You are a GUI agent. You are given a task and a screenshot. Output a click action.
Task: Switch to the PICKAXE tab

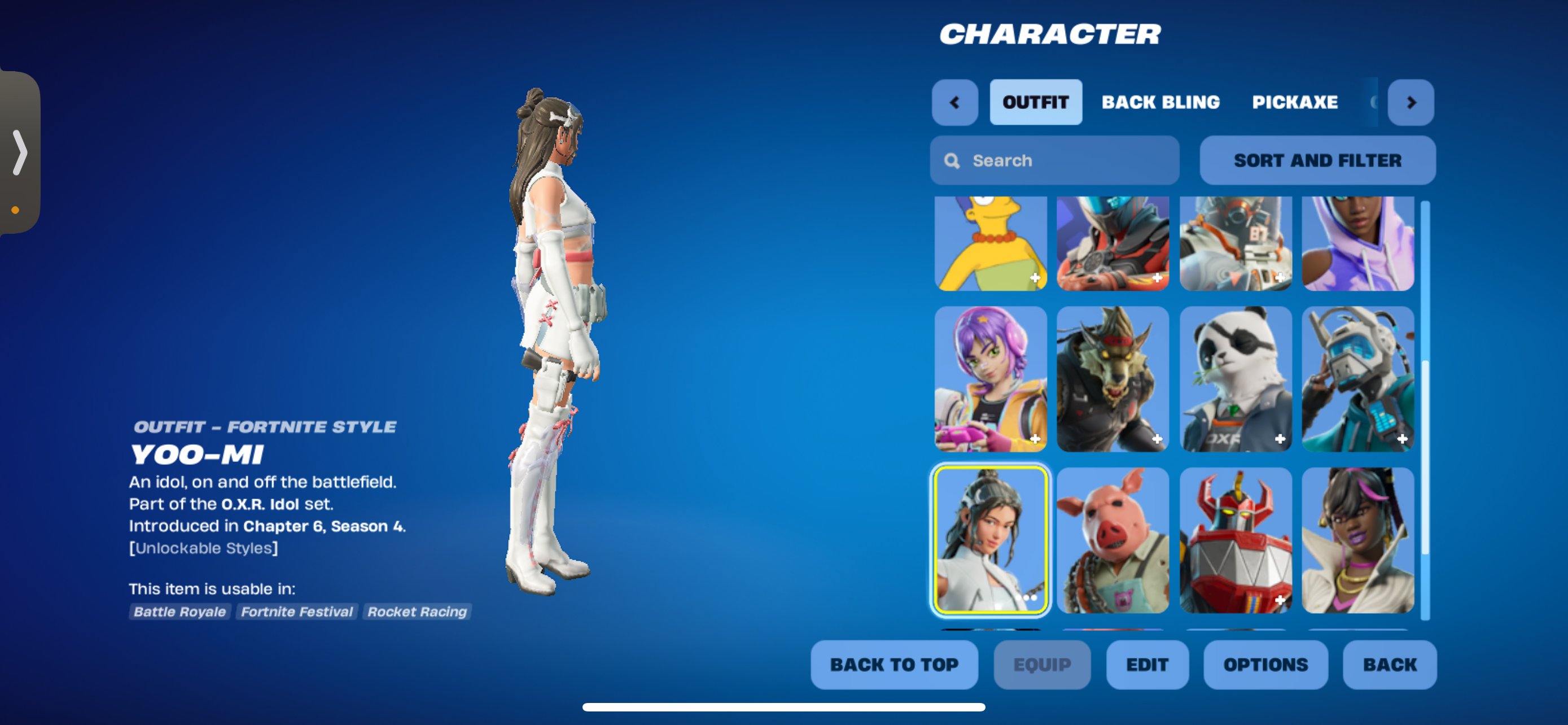pos(1295,102)
